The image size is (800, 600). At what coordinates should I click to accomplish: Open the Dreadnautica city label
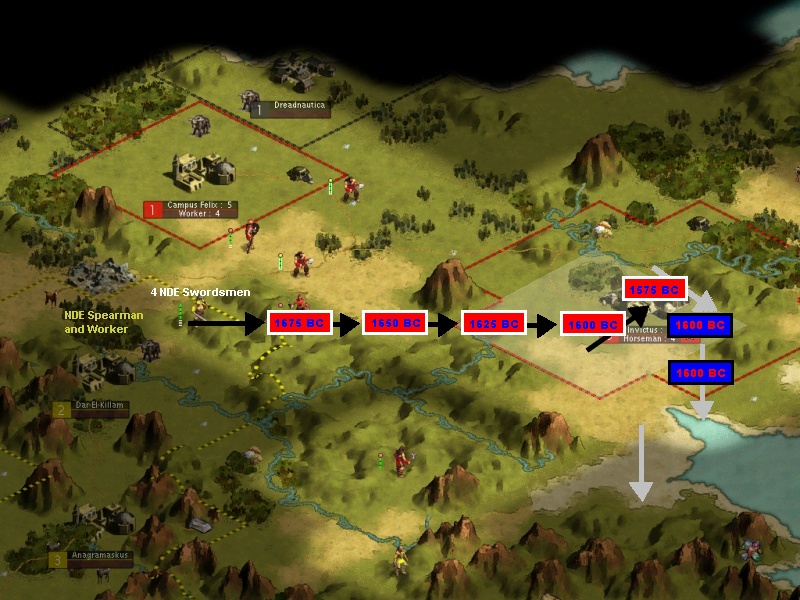pyautogui.click(x=298, y=106)
